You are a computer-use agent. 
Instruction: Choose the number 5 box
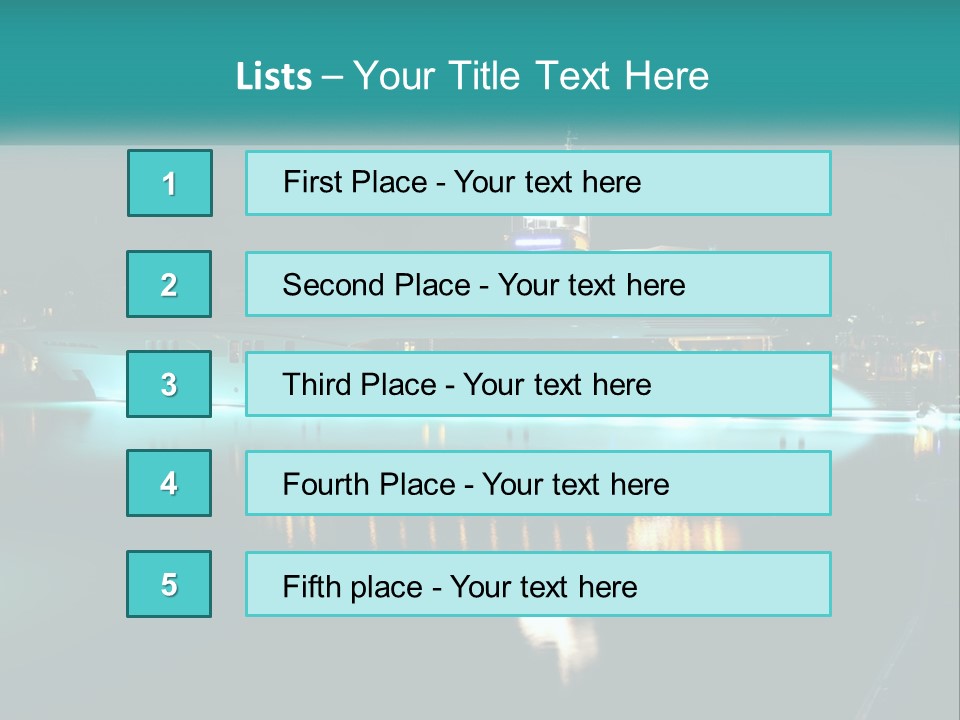click(x=169, y=584)
